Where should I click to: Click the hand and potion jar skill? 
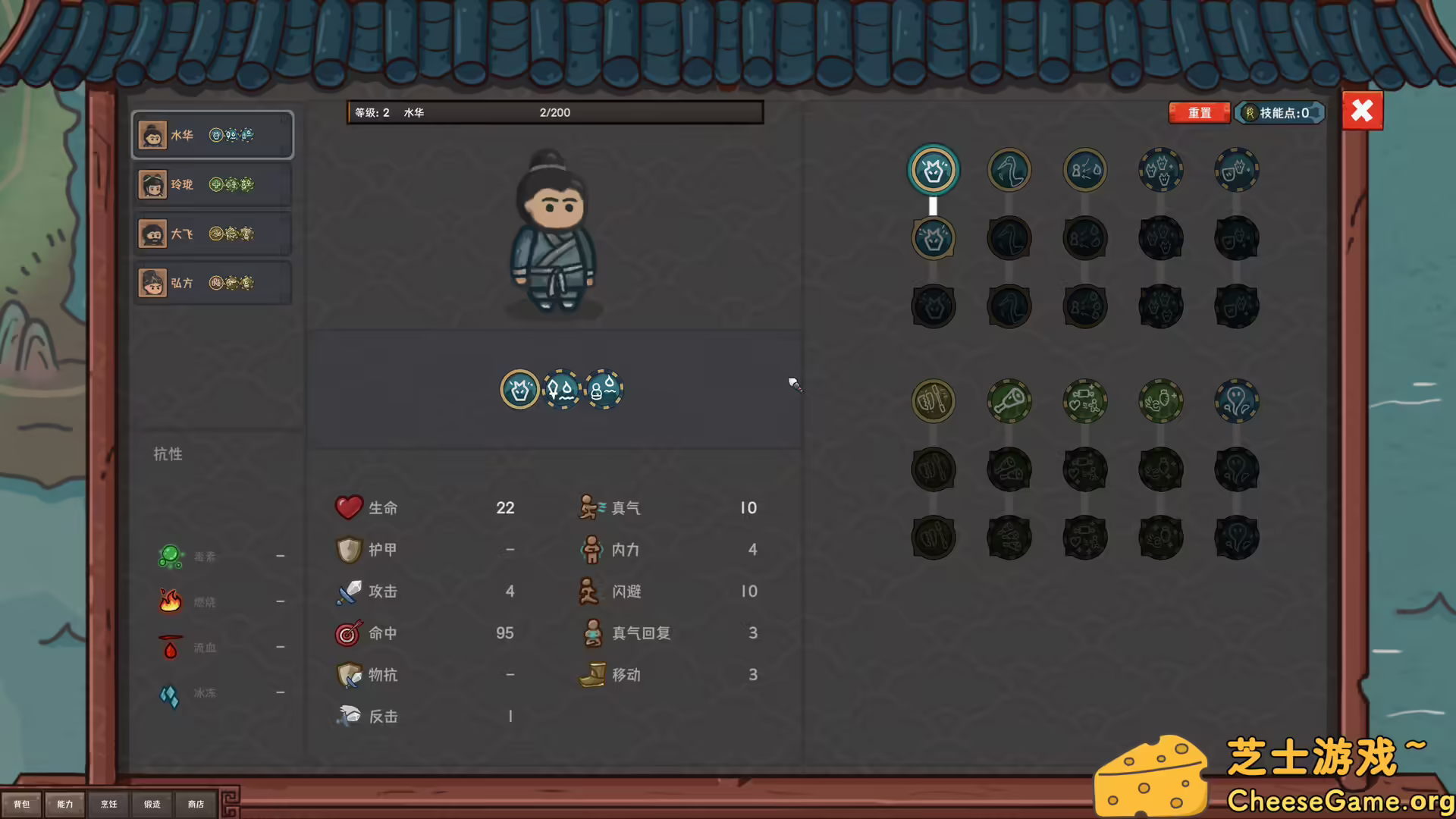click(x=1160, y=400)
